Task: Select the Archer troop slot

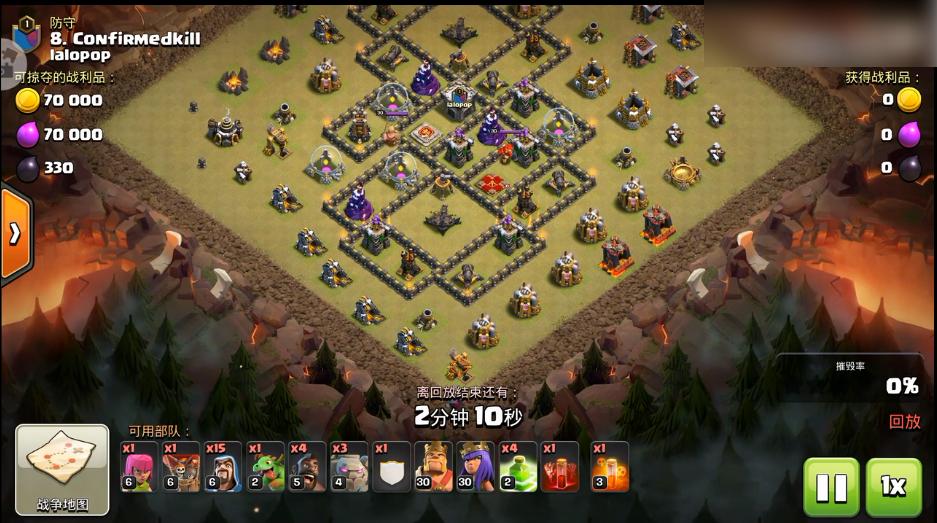Action: coord(139,467)
